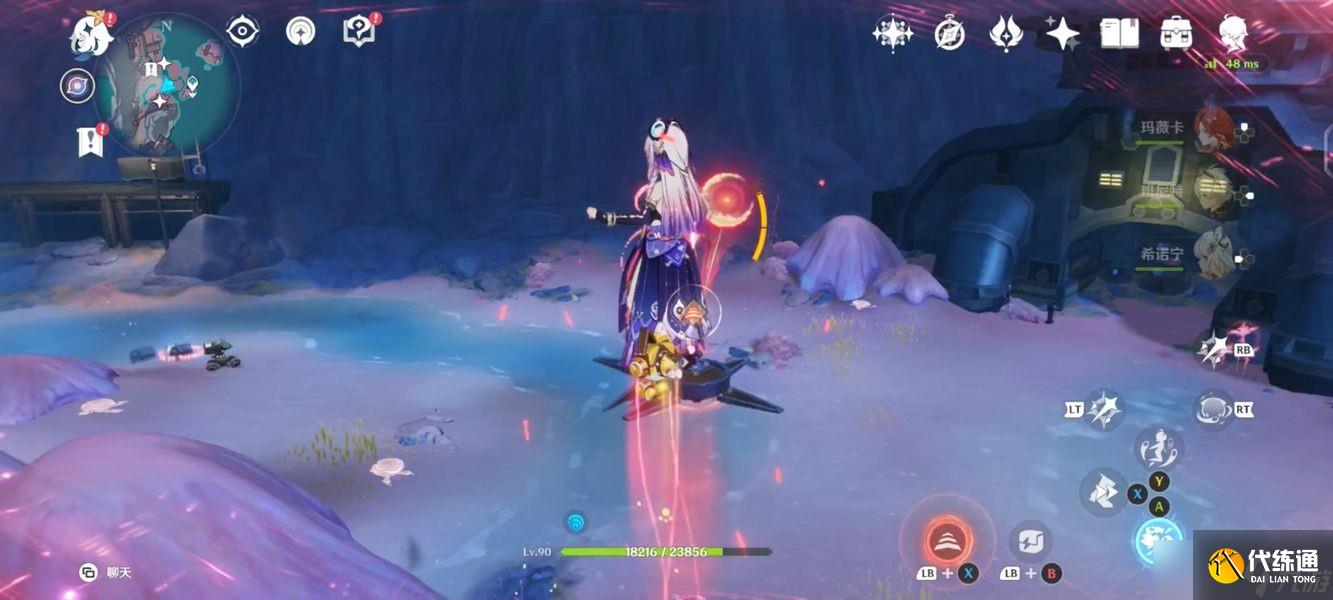Switch to party member 玛薇卡

pos(1213,129)
